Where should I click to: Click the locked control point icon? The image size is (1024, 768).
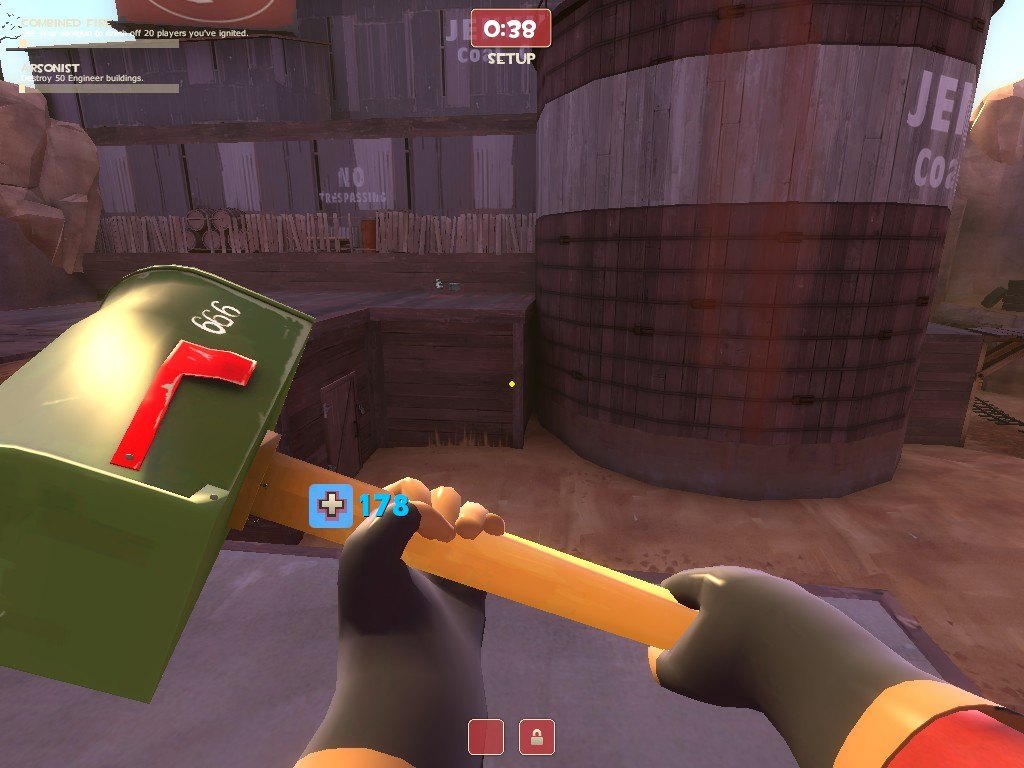[537, 737]
